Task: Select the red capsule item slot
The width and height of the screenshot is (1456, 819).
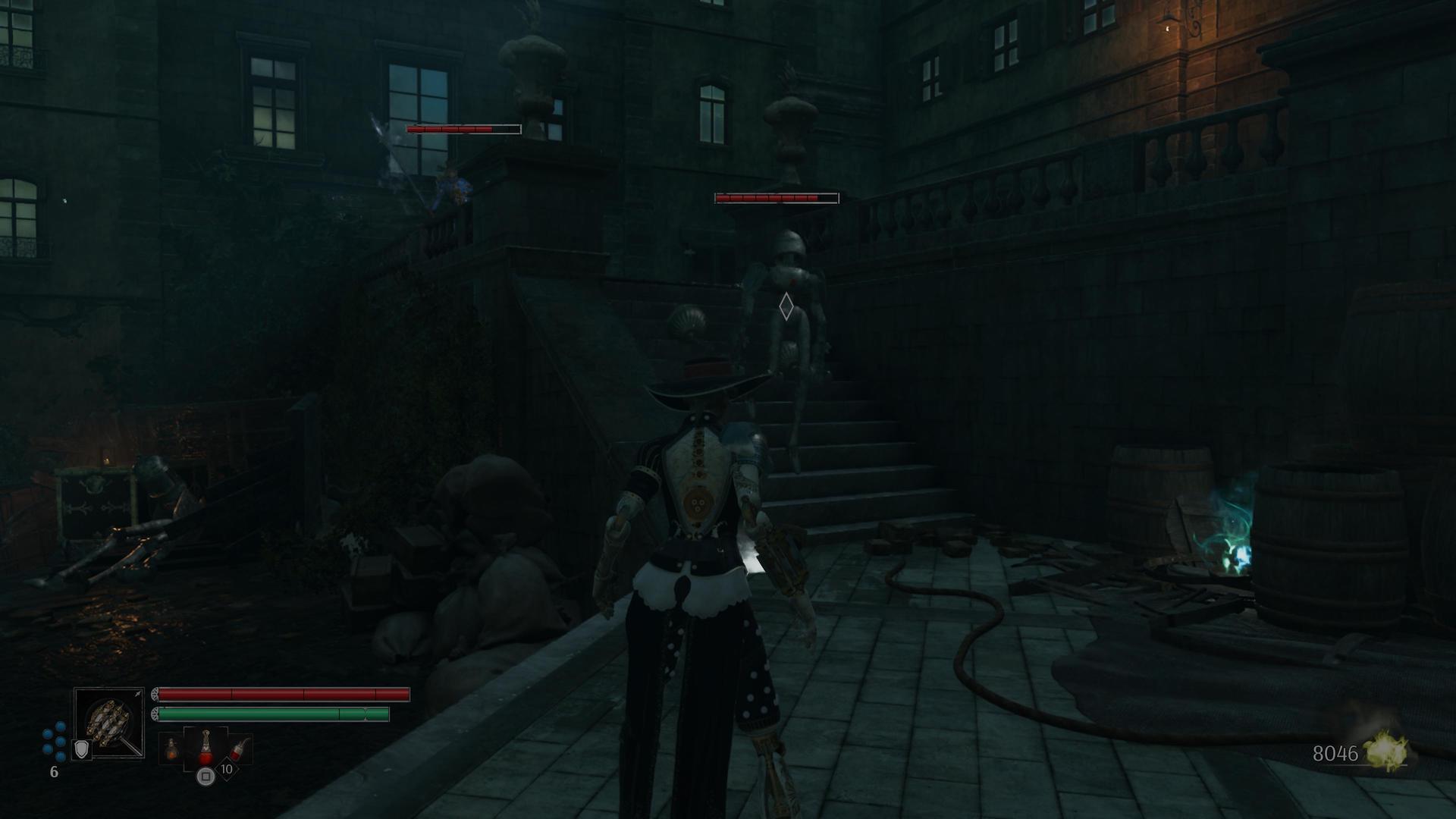Action: pos(239,748)
